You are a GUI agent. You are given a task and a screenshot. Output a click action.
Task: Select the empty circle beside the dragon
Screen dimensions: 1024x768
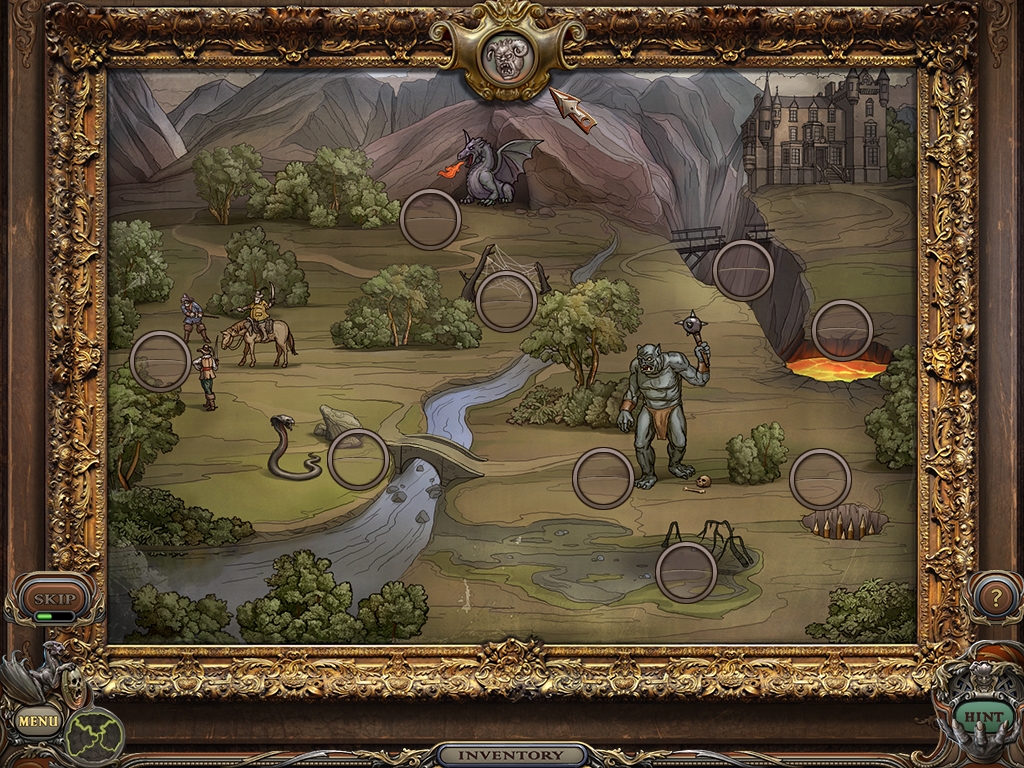430,220
